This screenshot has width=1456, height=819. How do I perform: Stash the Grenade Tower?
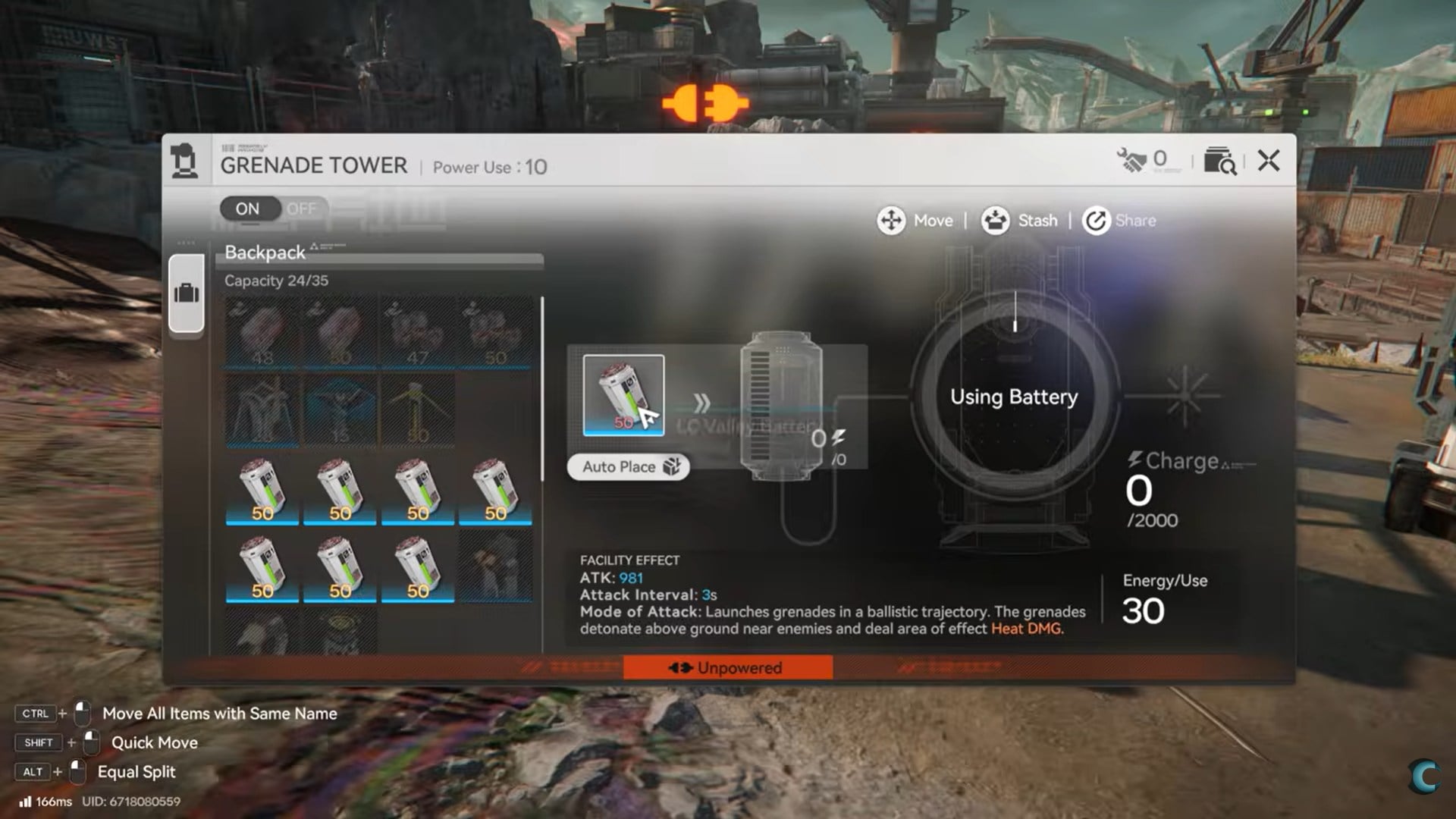[1019, 221]
